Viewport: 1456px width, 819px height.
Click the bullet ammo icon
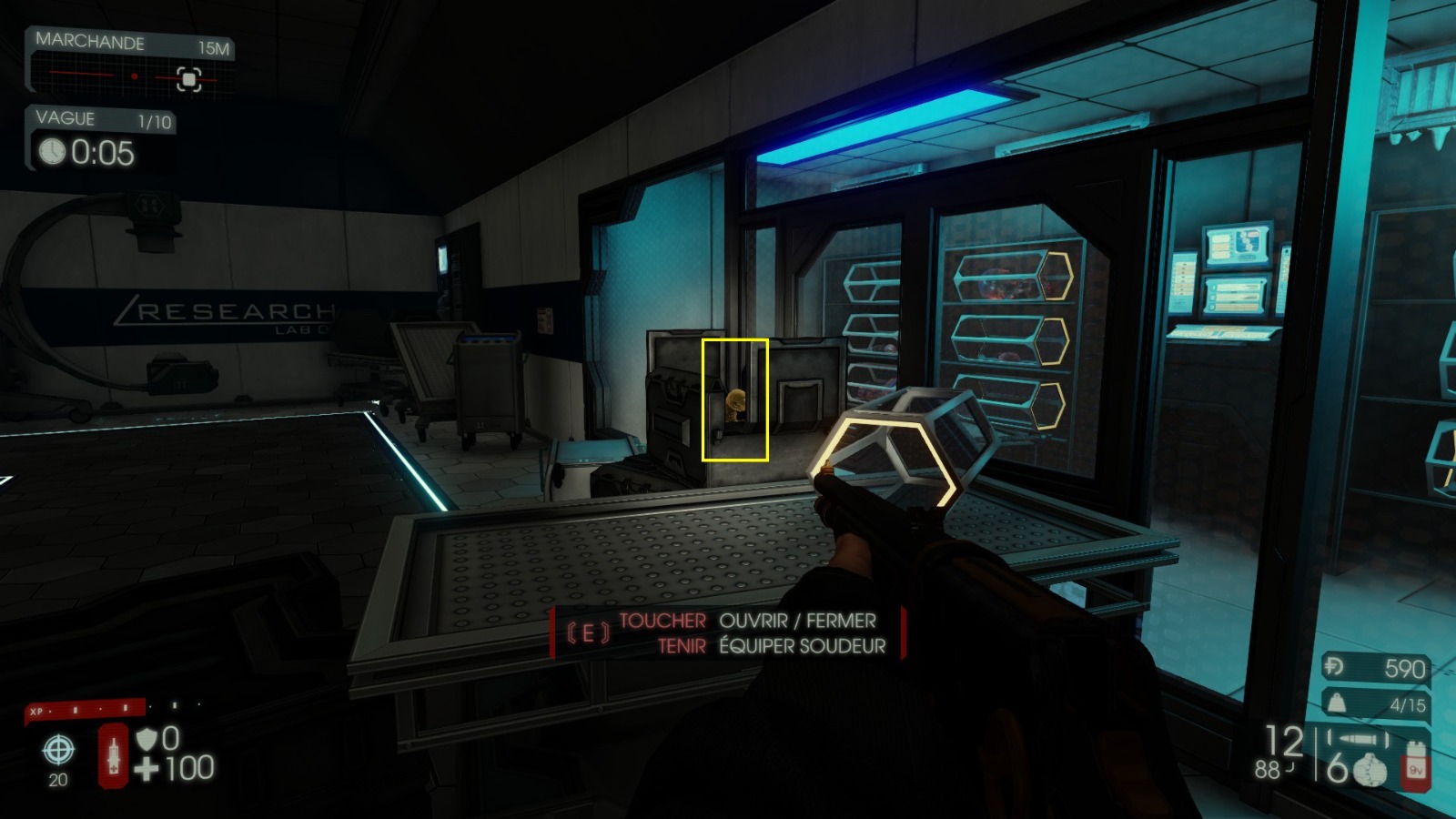coord(1360,738)
